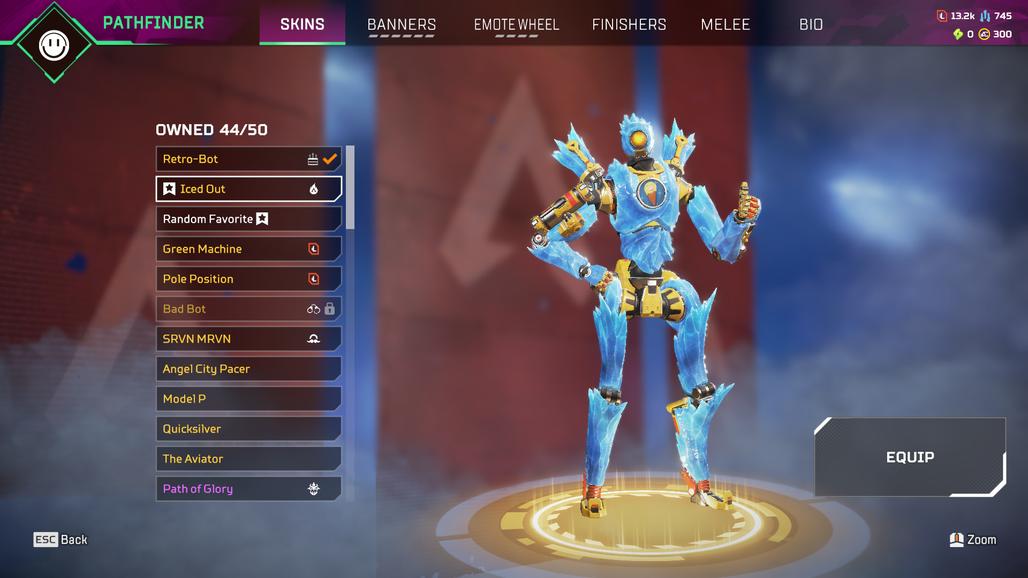The width and height of the screenshot is (1028, 578).
Task: Select the Path of Glory skin
Action: tap(248, 489)
